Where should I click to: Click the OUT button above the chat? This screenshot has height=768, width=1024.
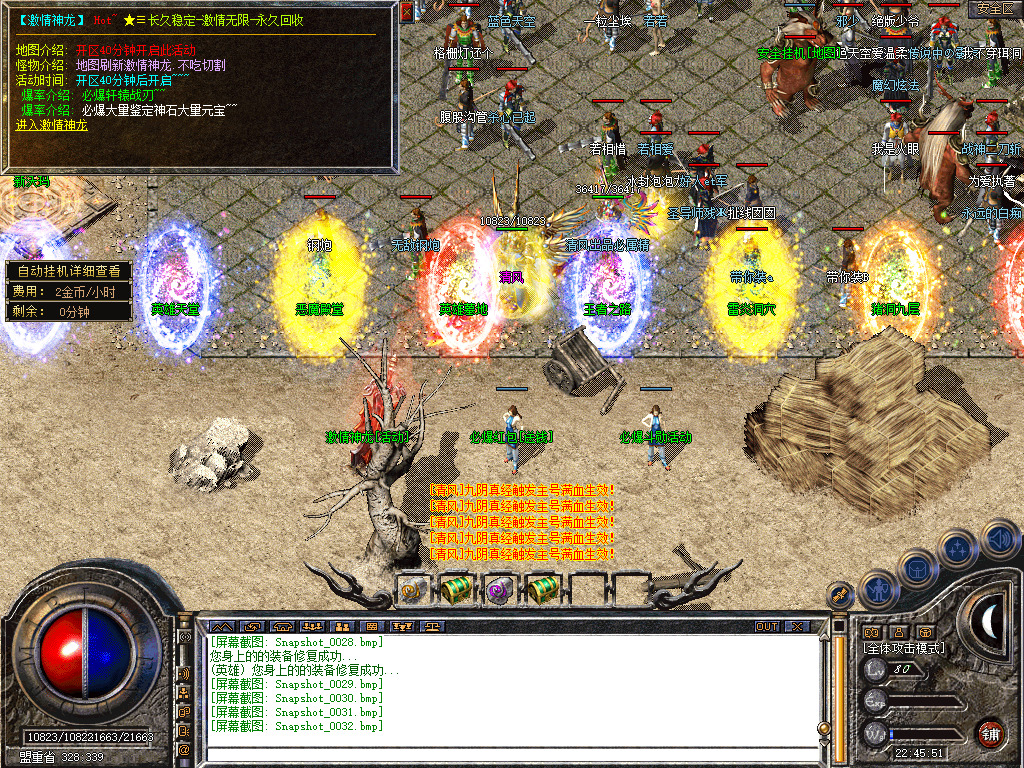point(766,627)
